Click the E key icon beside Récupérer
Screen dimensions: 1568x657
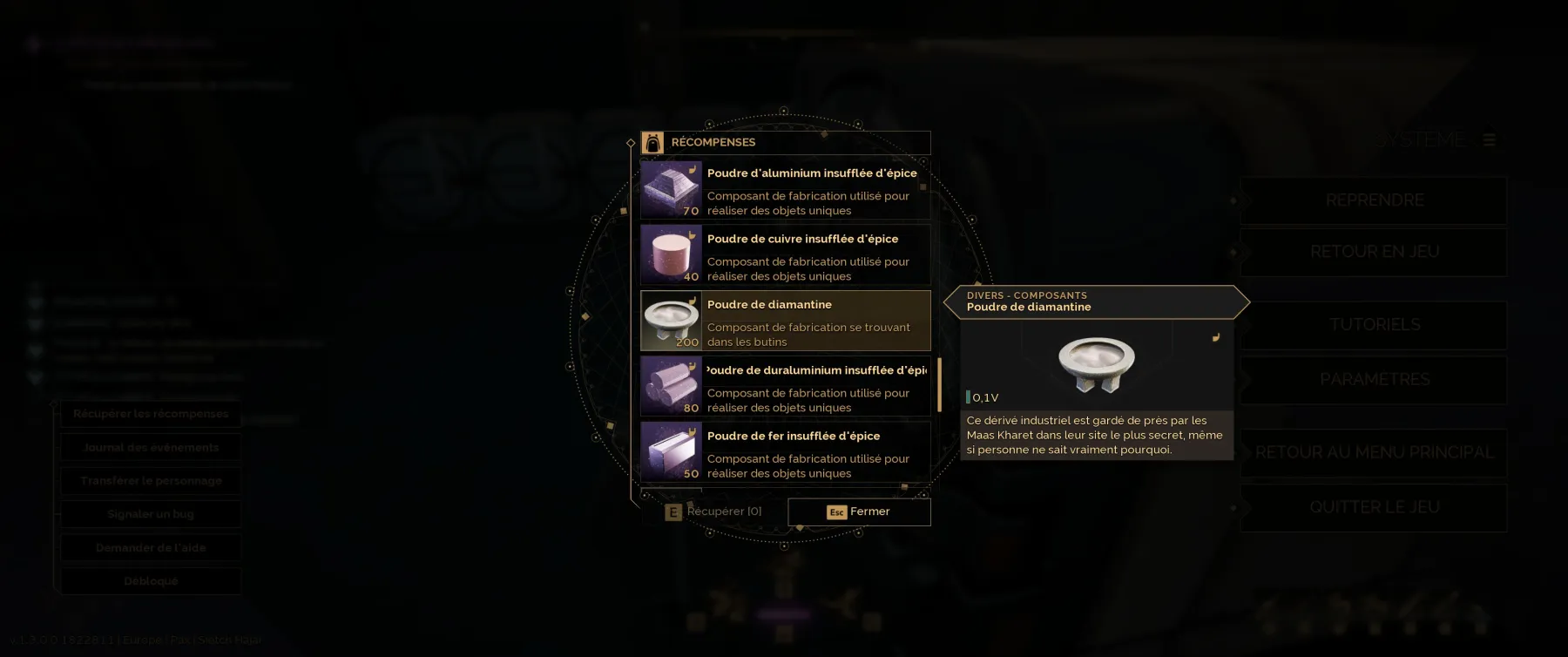pos(673,511)
